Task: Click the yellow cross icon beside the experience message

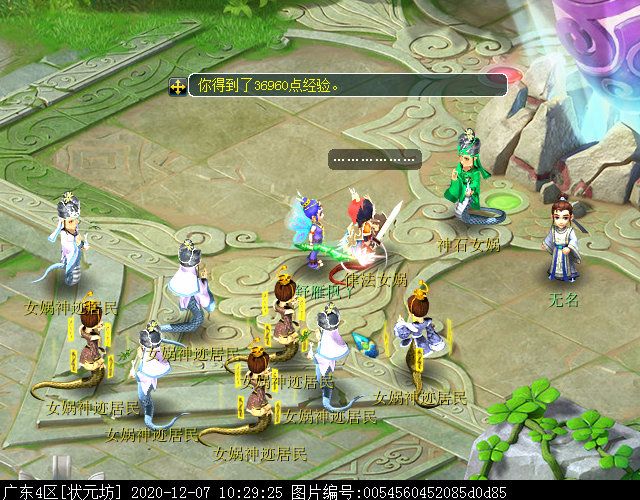Action: pos(177,87)
